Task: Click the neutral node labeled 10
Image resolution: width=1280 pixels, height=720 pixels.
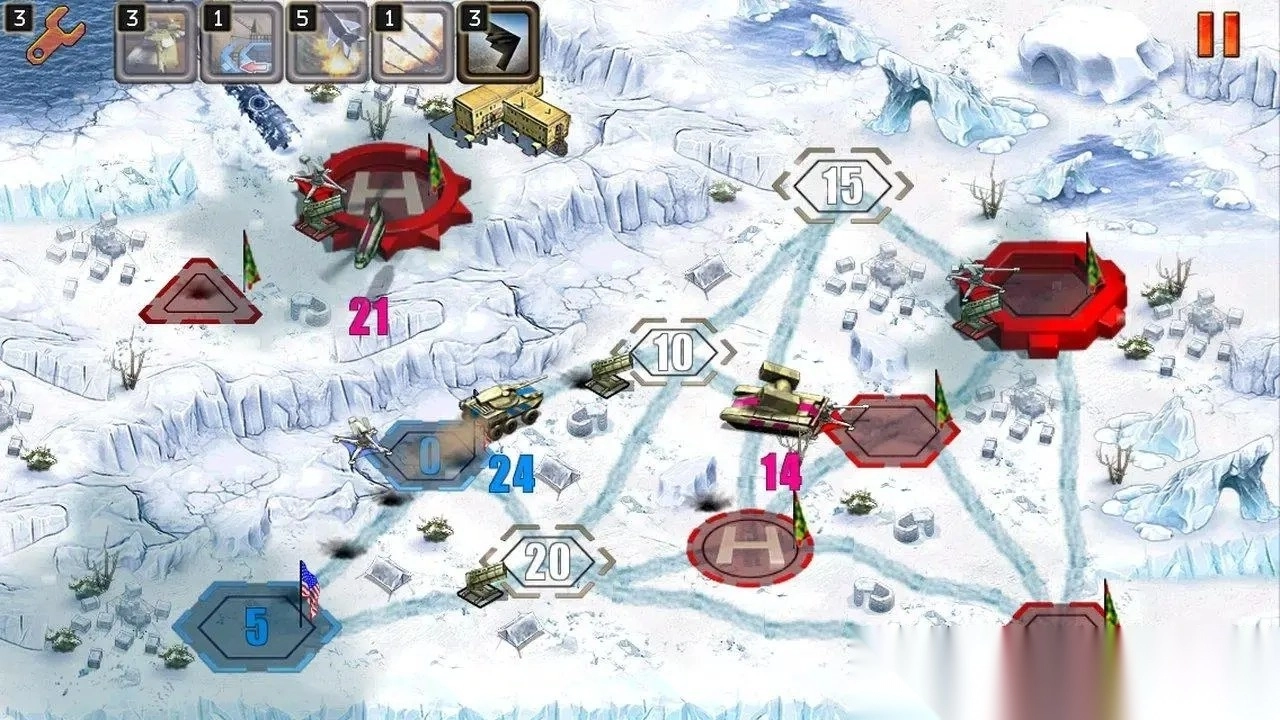Action: pyautogui.click(x=674, y=350)
